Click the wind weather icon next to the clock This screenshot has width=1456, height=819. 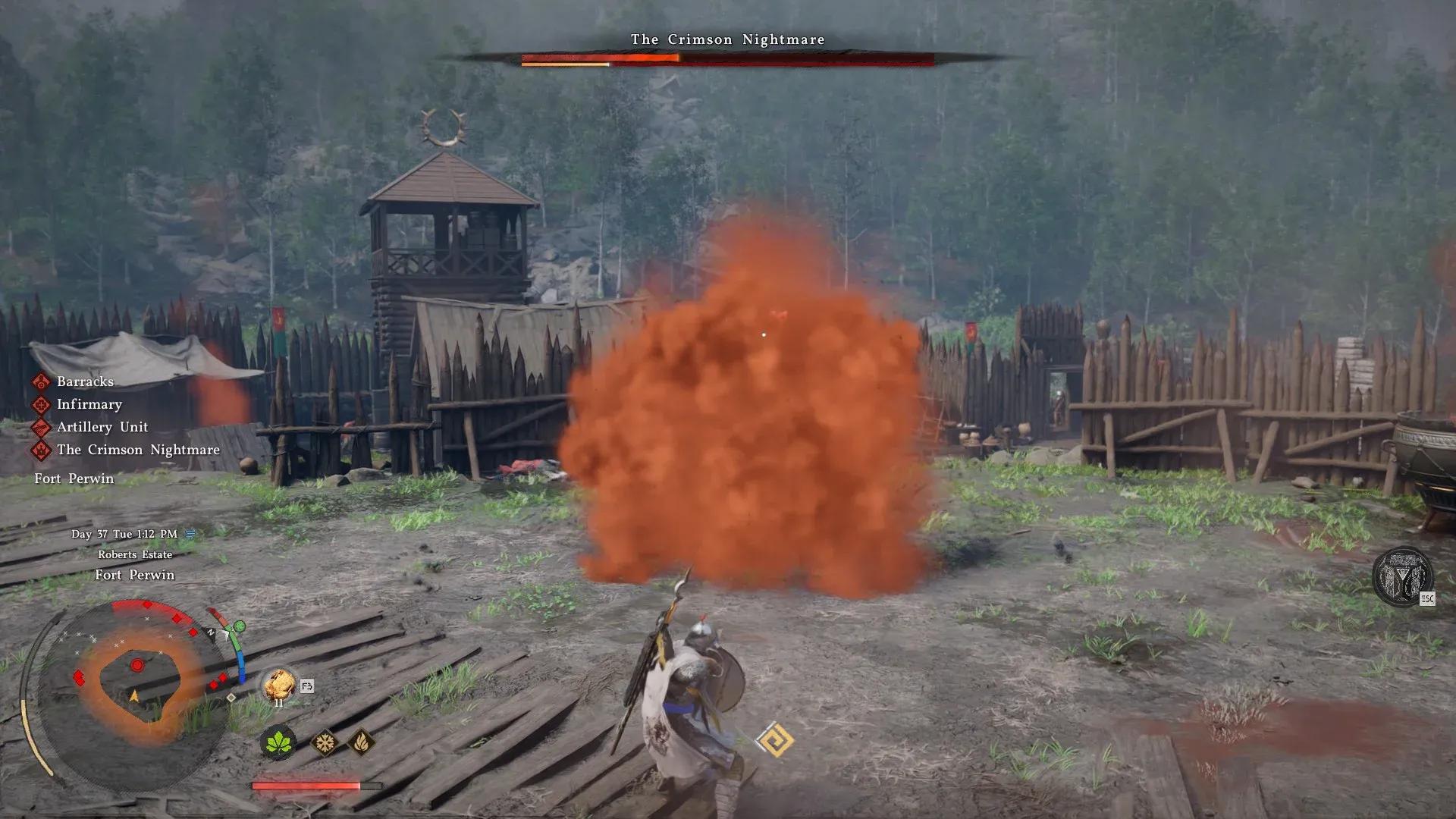[x=191, y=533]
